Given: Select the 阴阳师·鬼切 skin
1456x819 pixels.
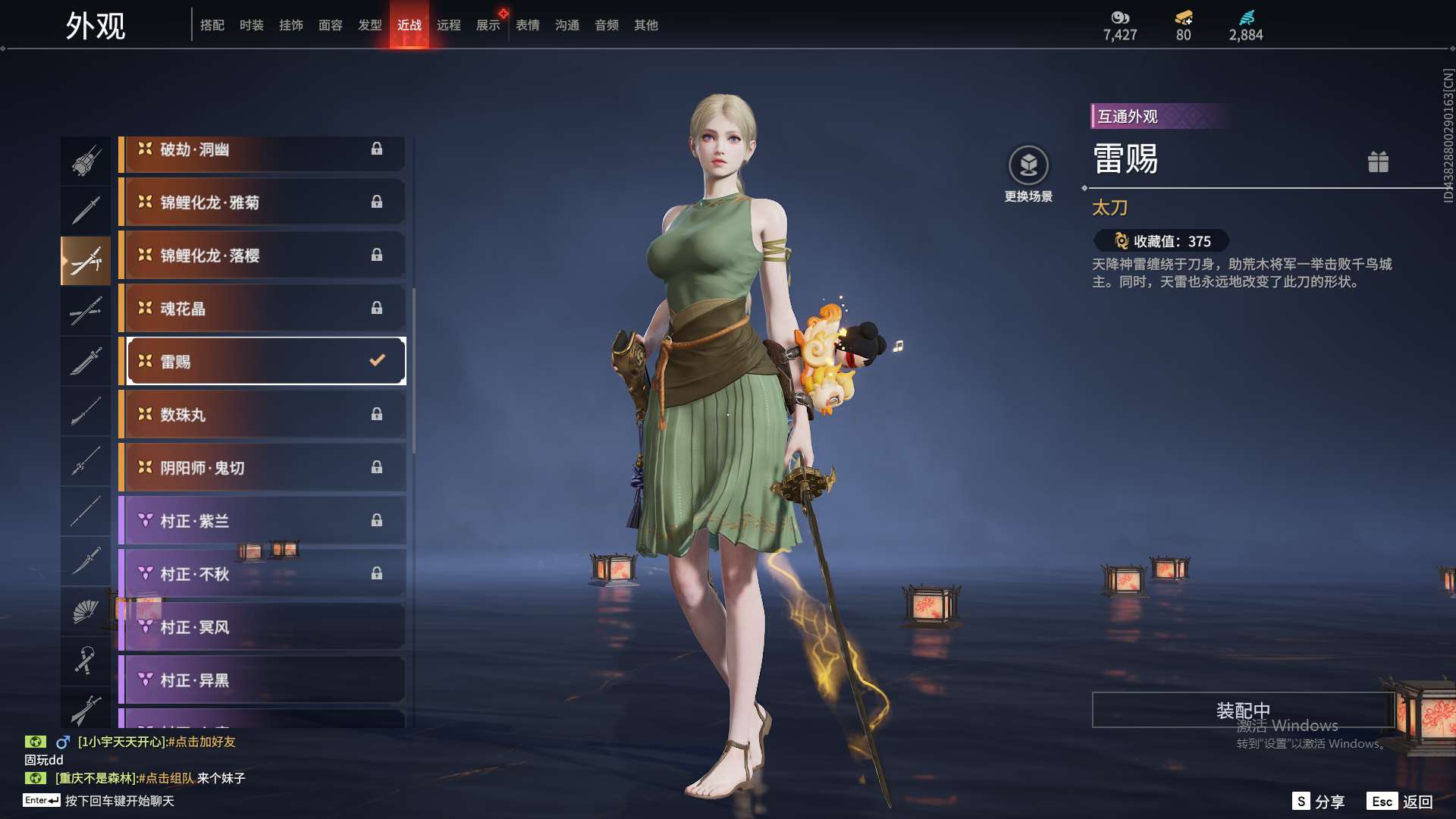Looking at the screenshot, I should (x=262, y=468).
